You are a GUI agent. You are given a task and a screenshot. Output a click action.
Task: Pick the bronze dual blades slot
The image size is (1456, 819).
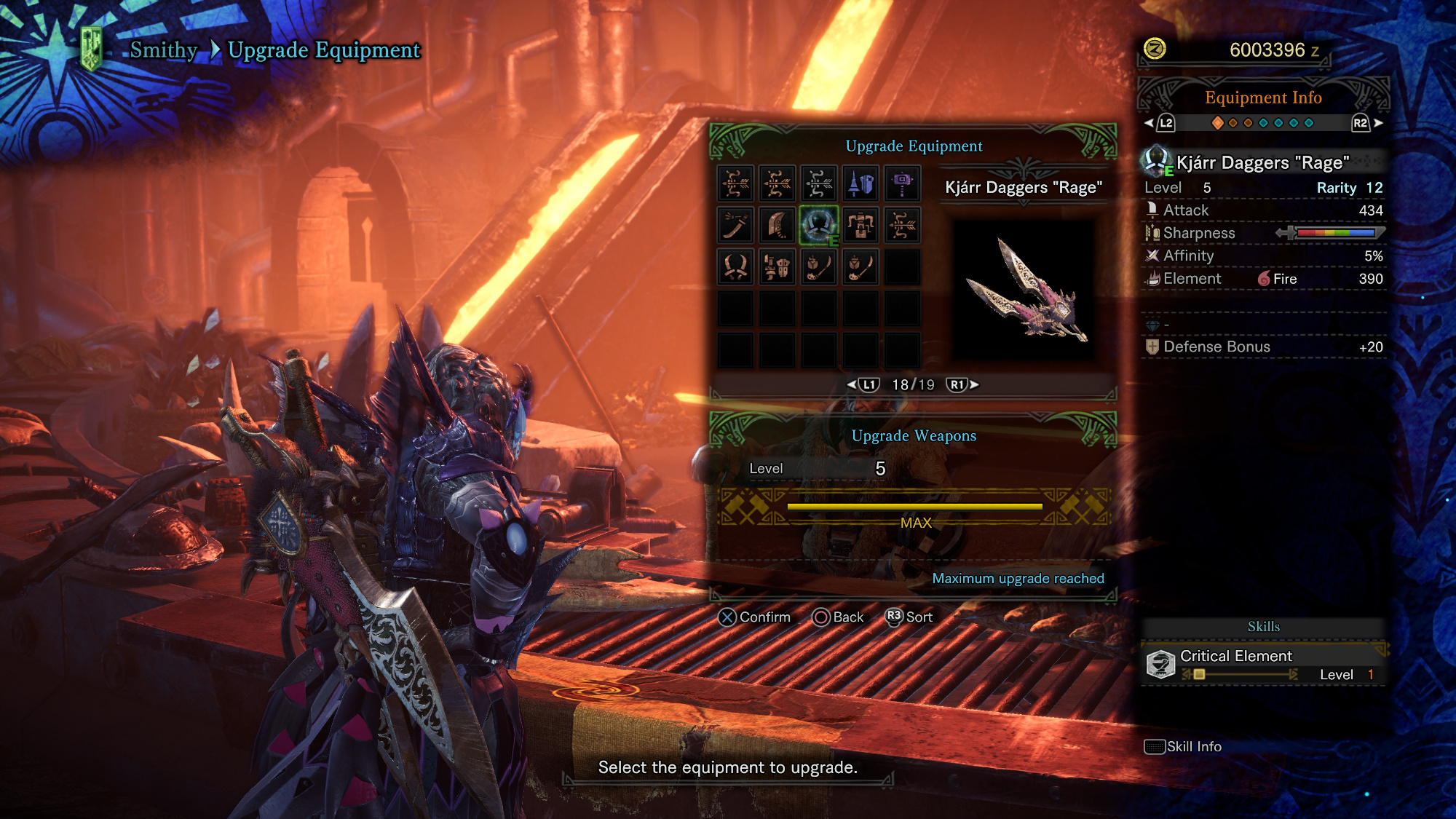735,266
